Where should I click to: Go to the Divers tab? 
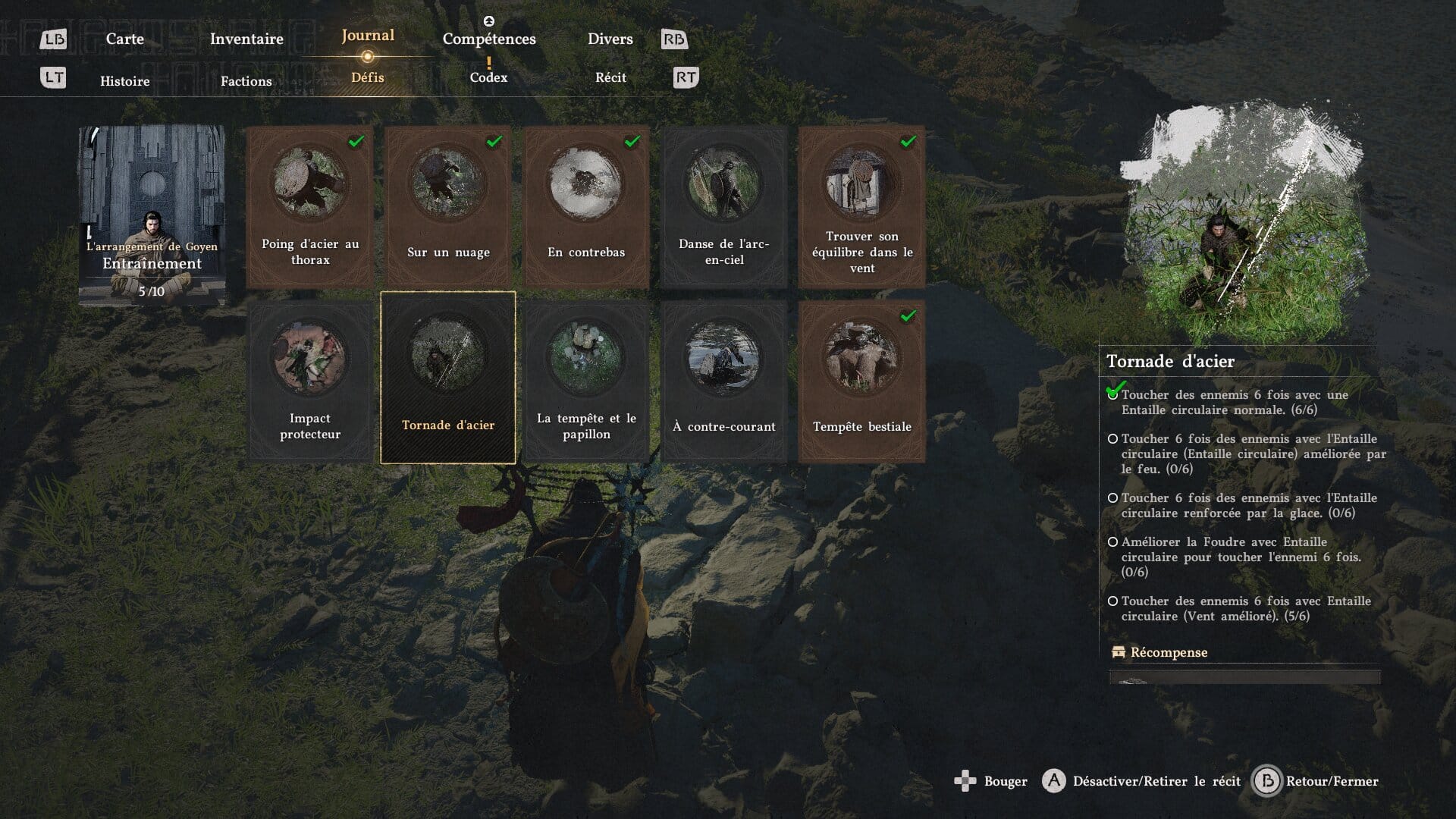click(x=610, y=39)
